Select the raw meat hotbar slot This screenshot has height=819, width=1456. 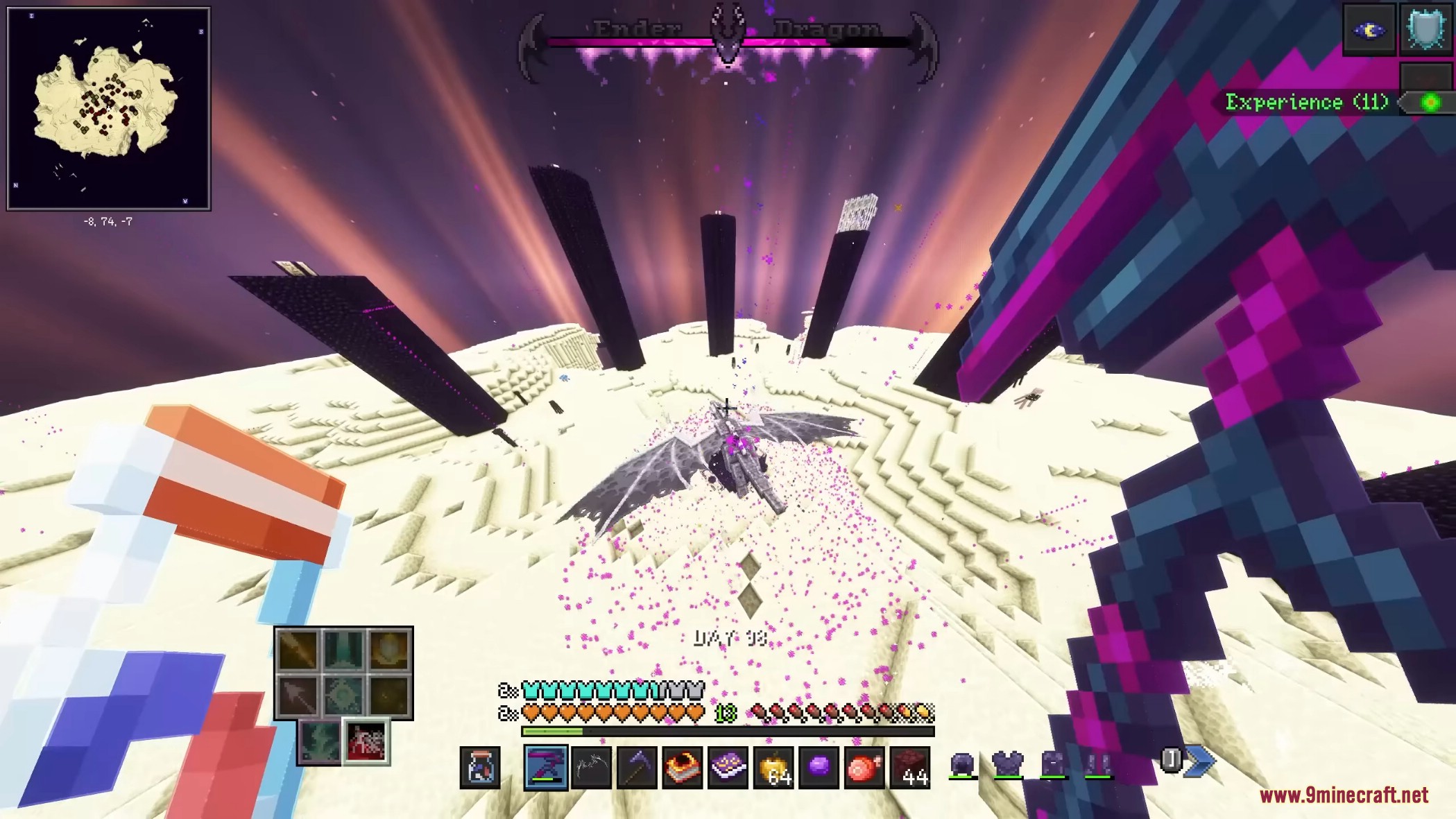tap(864, 768)
